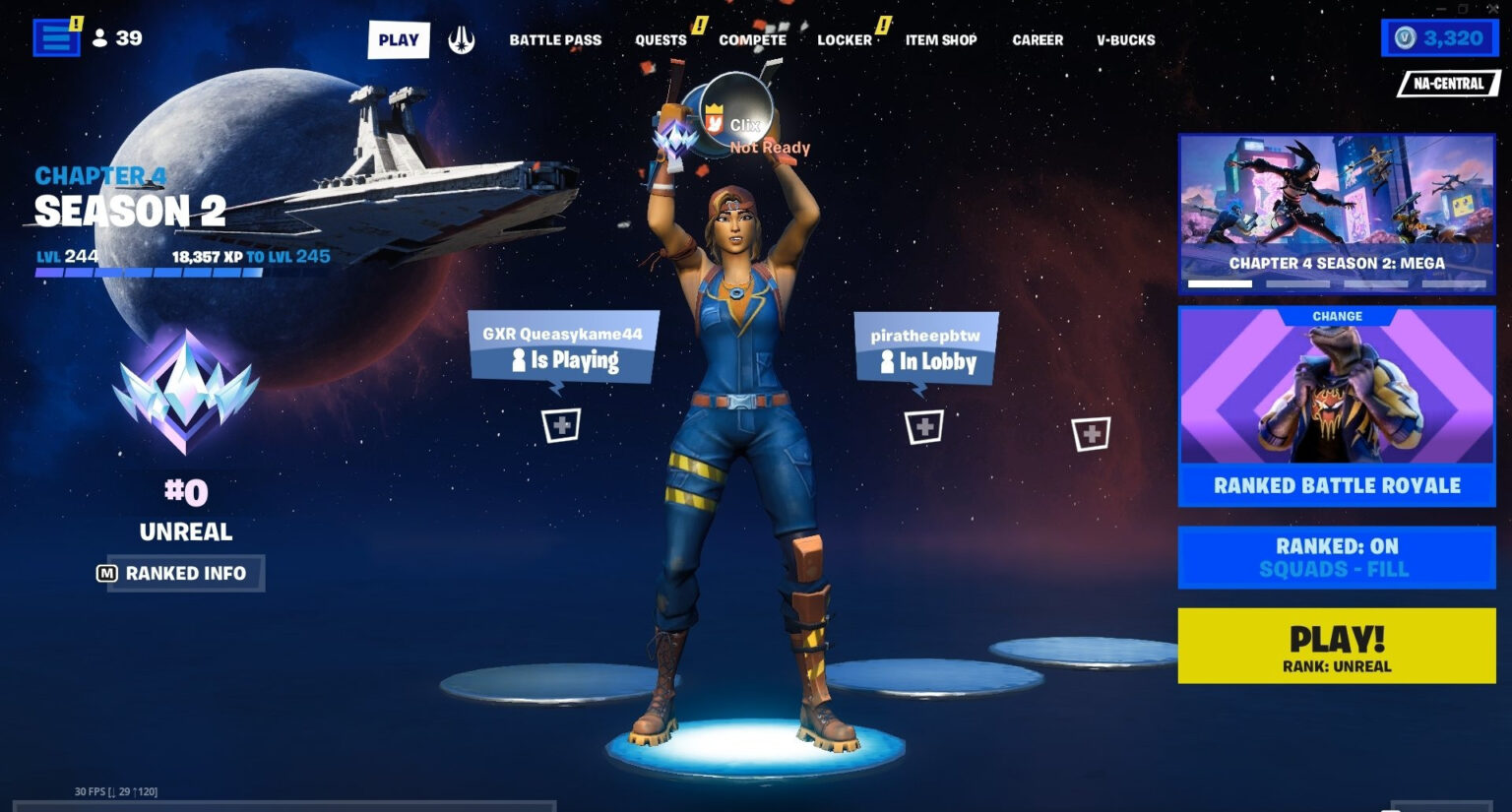Toggle the party slot next to piratheepbtw
Screen dimensions: 1512x812
(x=922, y=426)
